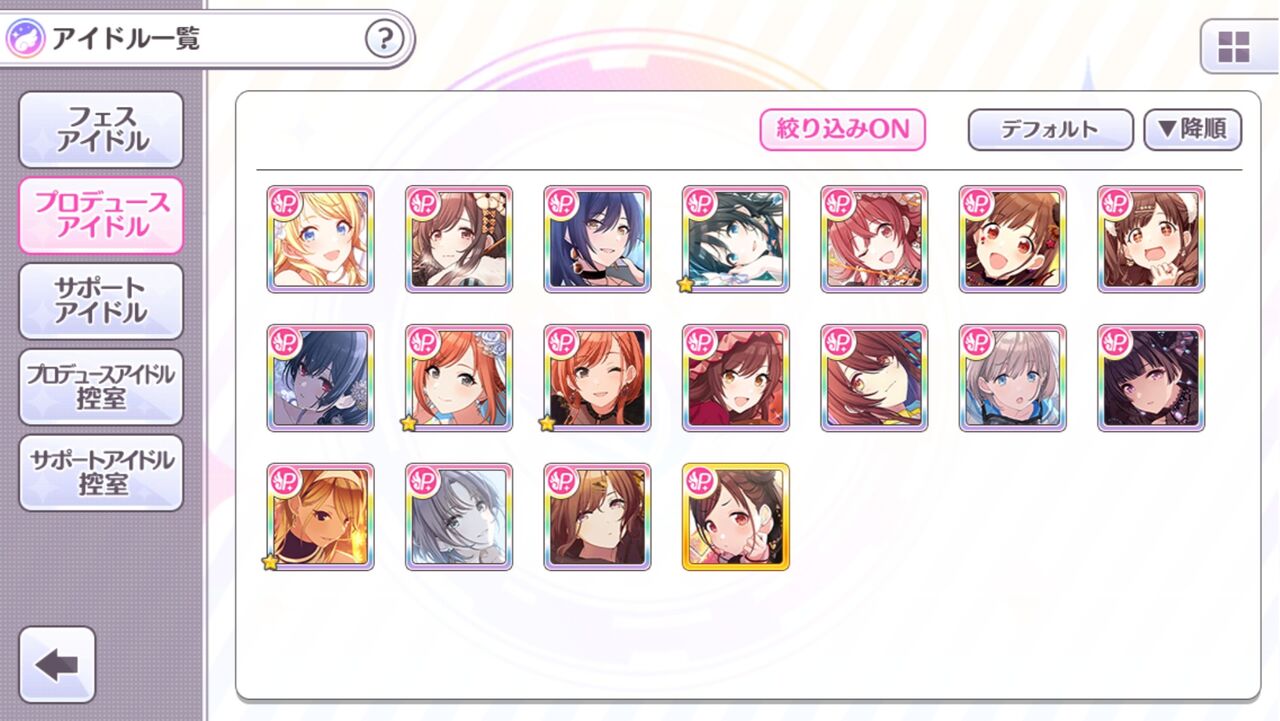Tap the star badge on the tanned idol card
Viewport: 1280px width, 721px height.
click(x=271, y=564)
